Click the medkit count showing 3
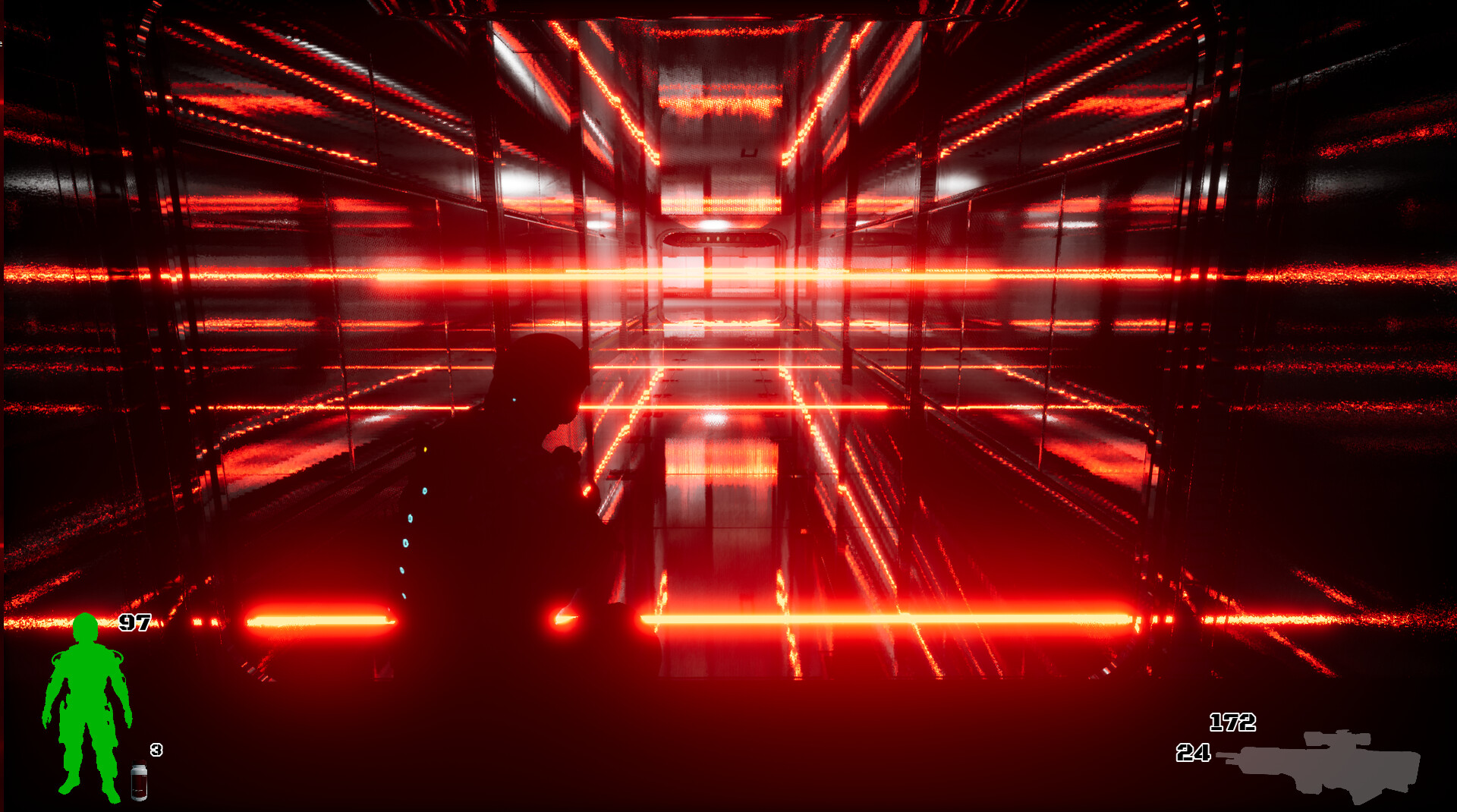Image resolution: width=1457 pixels, height=812 pixels. 156,751
